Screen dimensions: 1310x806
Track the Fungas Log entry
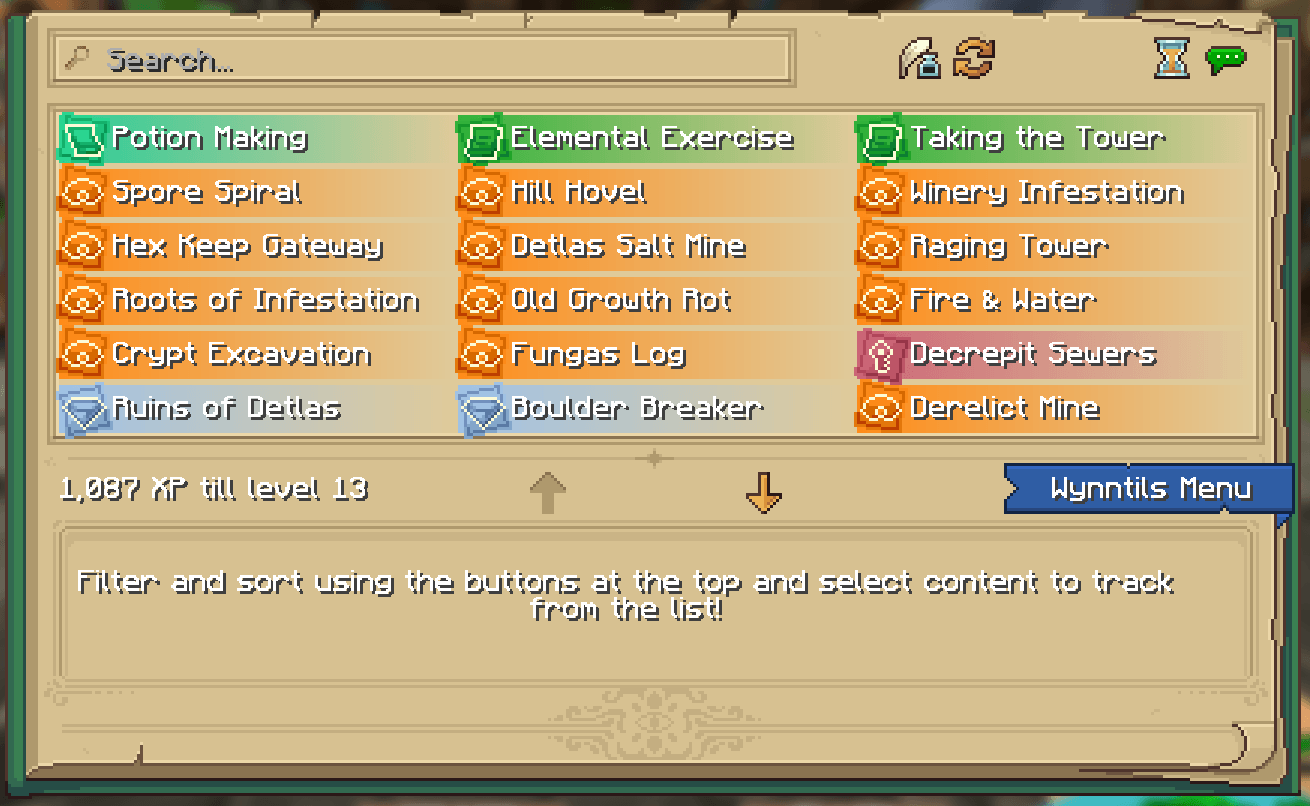pos(600,354)
